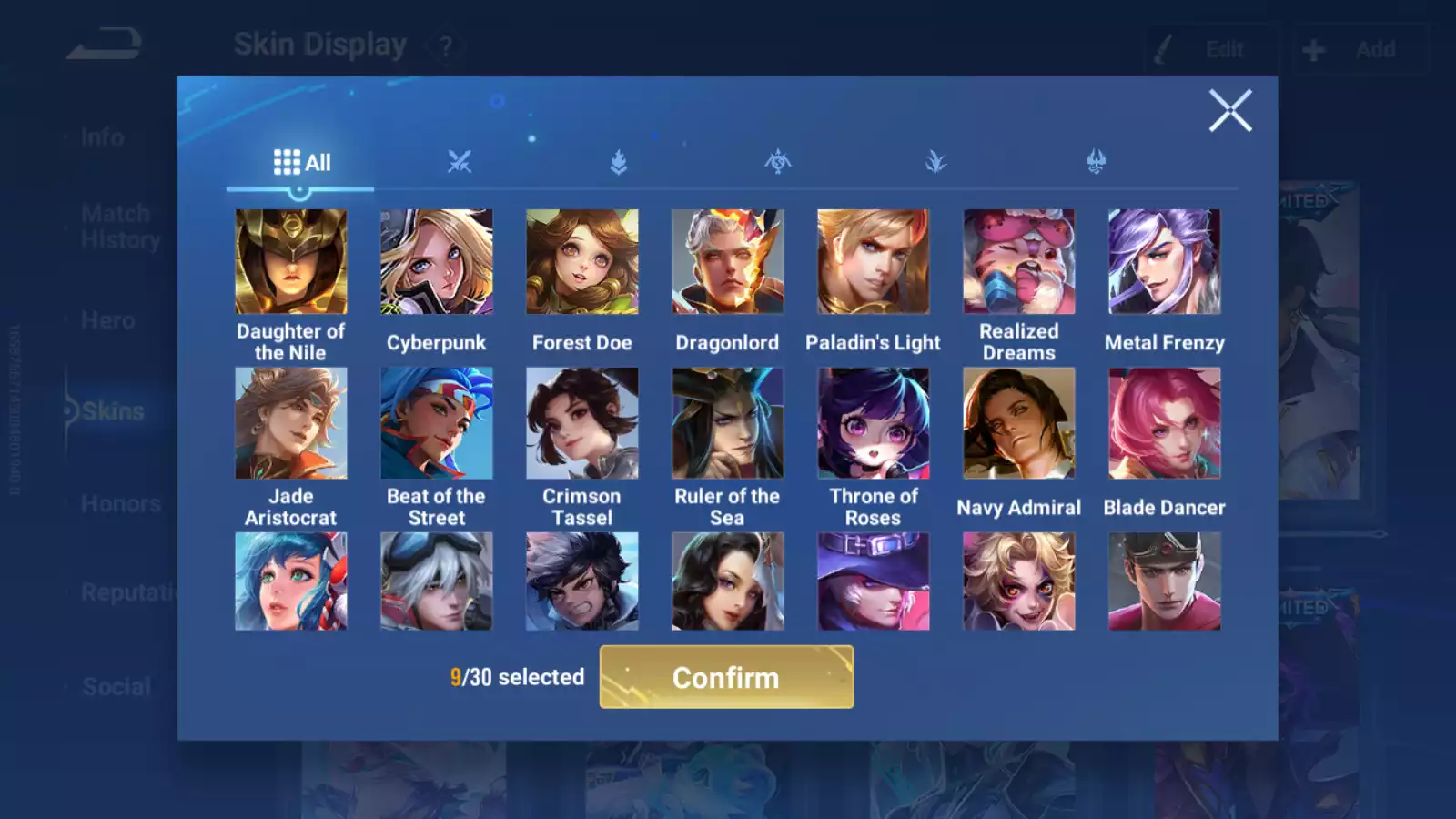Screen dimensions: 1456x819
Task: Select the Blade Dancer skin
Action: [1165, 423]
